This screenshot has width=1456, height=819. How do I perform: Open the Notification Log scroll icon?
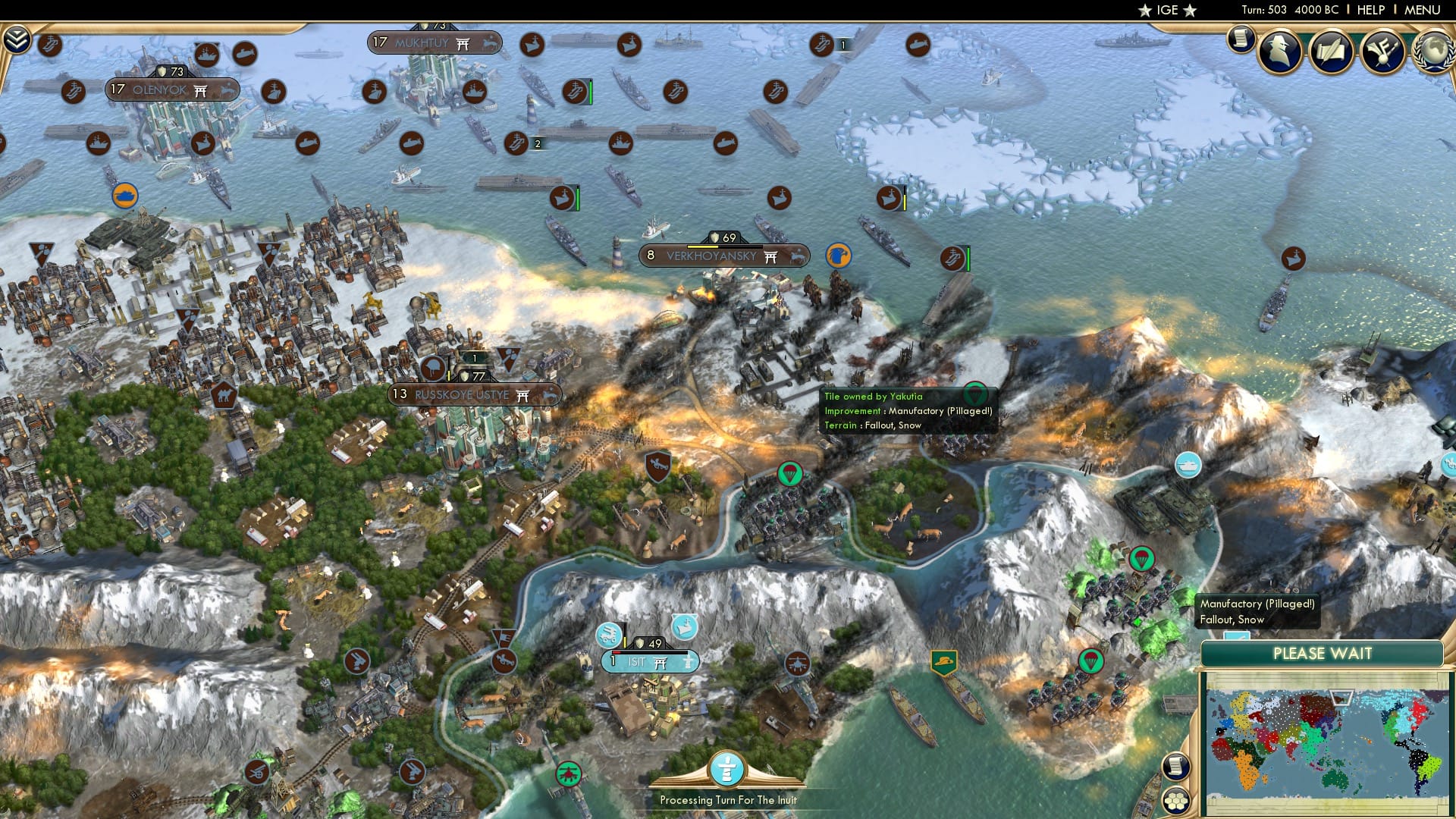(1241, 39)
